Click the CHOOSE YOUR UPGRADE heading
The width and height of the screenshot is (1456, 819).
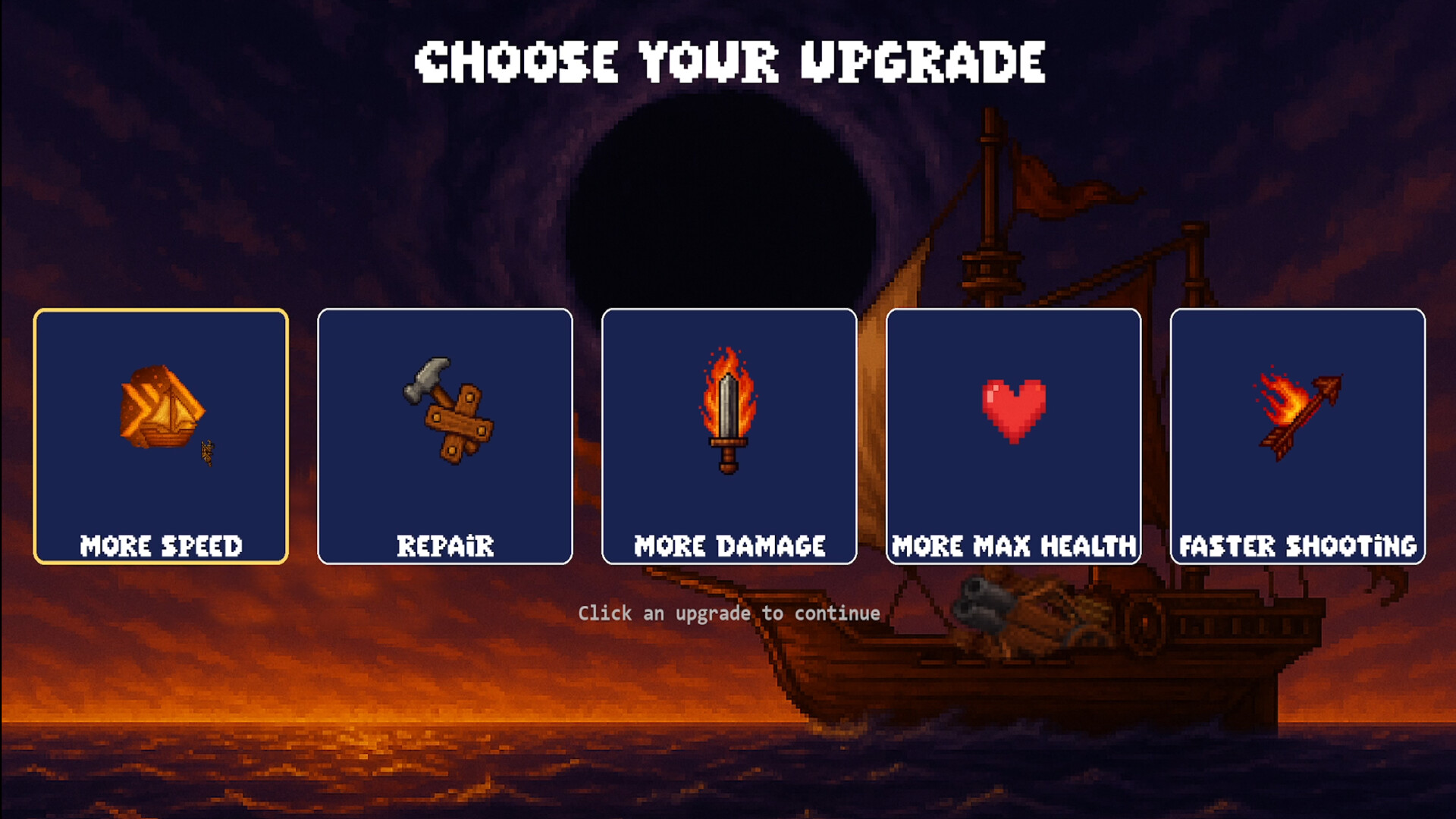(x=730, y=61)
